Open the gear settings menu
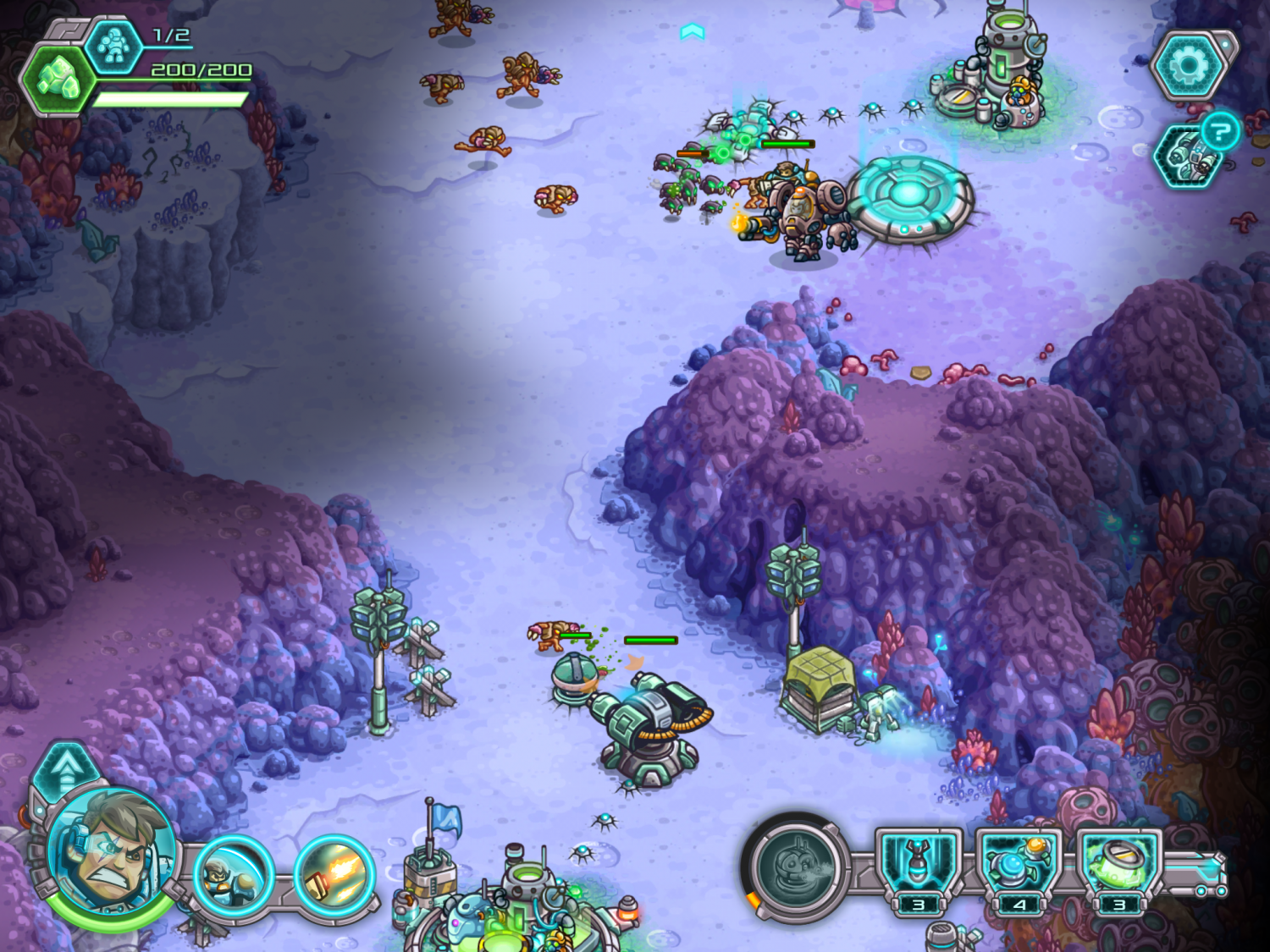1270x952 pixels. point(1188,65)
